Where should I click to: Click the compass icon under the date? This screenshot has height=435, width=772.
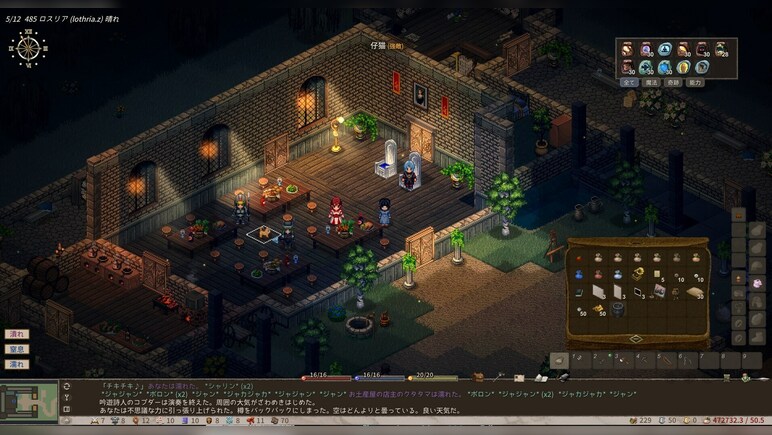[x=27, y=47]
